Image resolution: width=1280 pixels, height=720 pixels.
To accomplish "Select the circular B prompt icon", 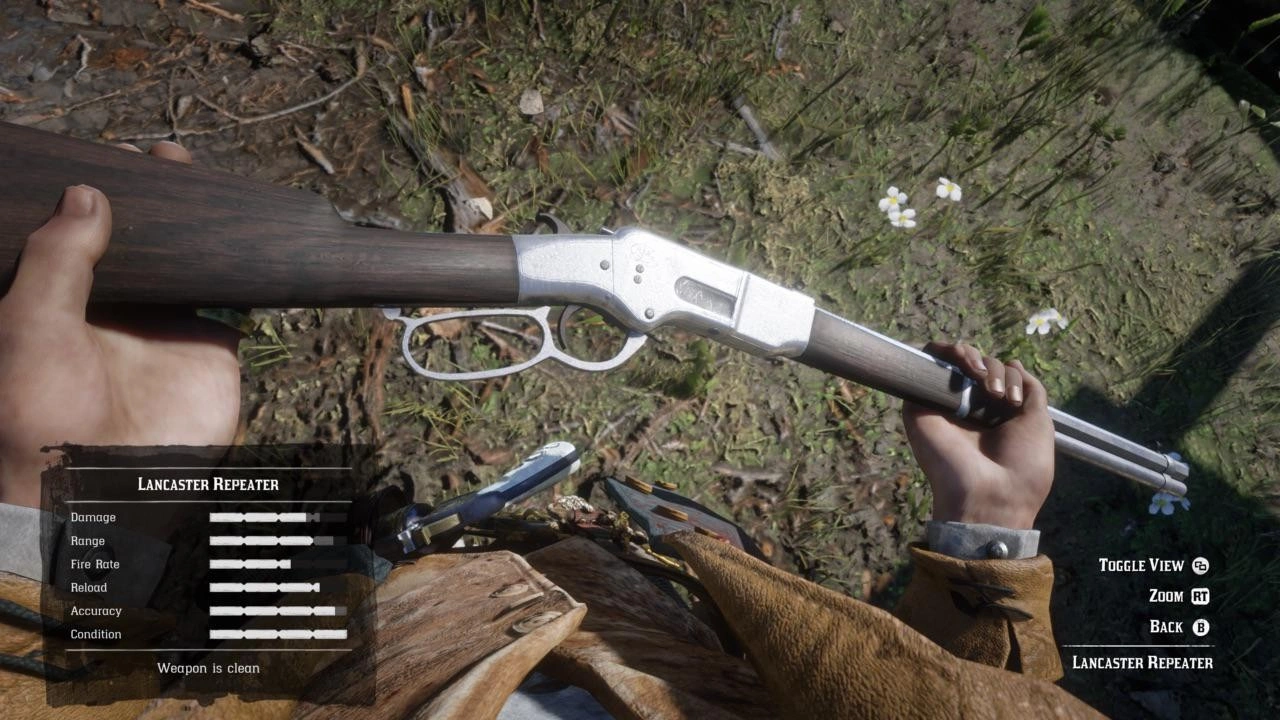I will [1199, 627].
